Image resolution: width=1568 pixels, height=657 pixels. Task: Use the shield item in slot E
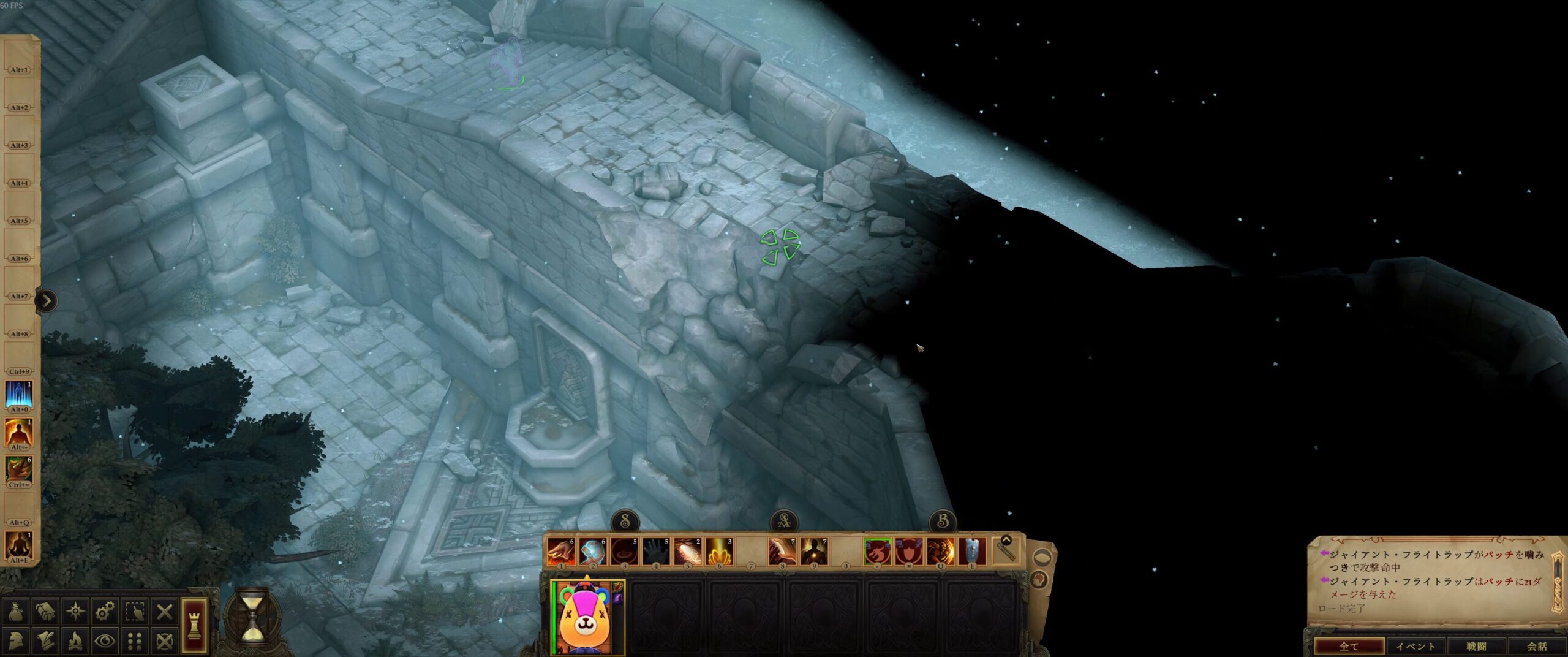(972, 552)
